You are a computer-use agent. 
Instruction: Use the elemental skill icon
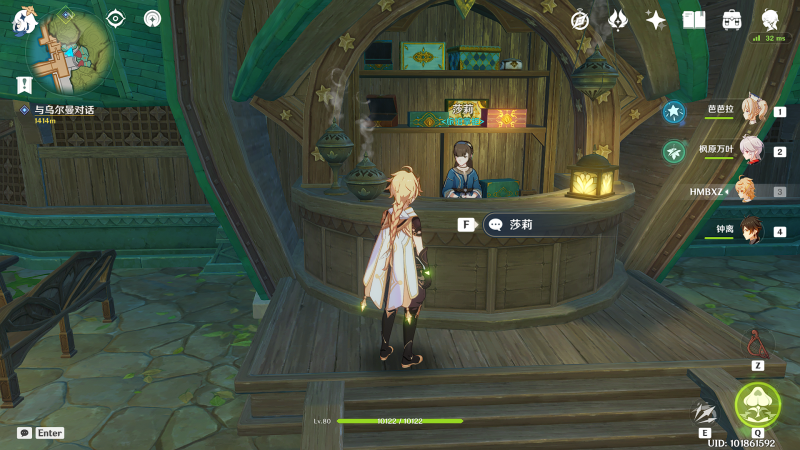click(x=706, y=412)
